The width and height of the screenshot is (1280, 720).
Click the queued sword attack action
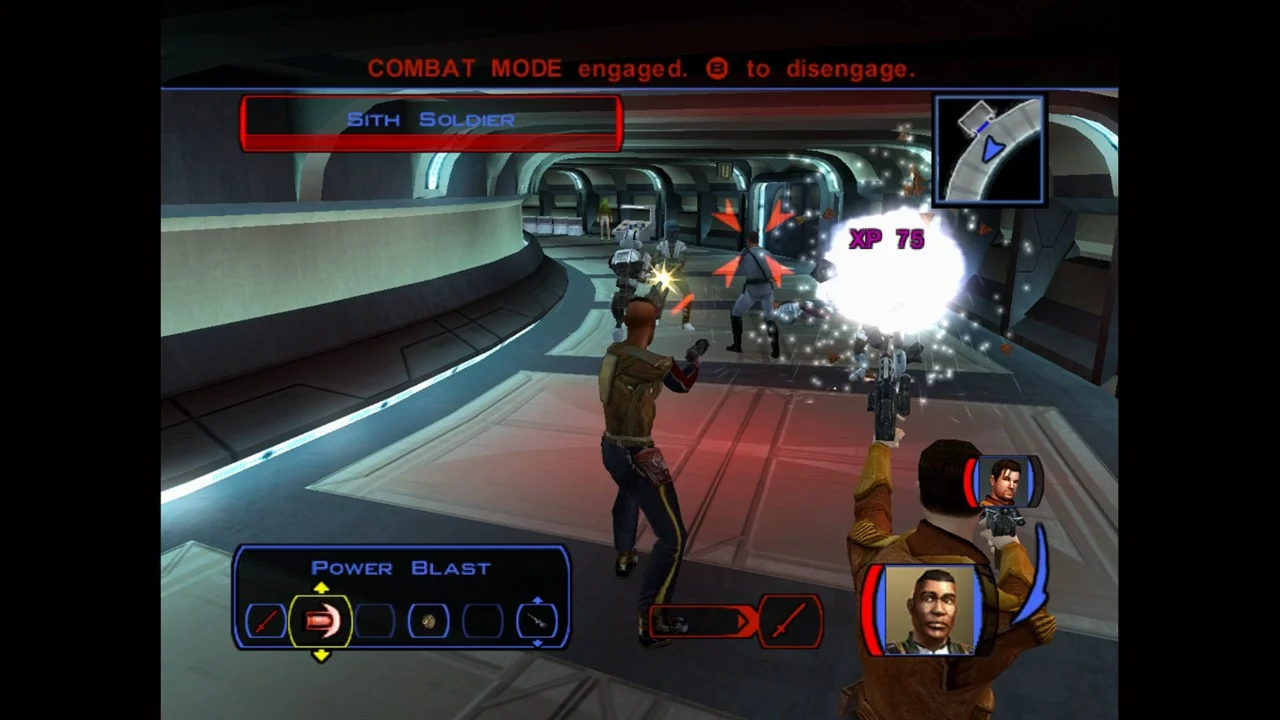pyautogui.click(x=789, y=621)
